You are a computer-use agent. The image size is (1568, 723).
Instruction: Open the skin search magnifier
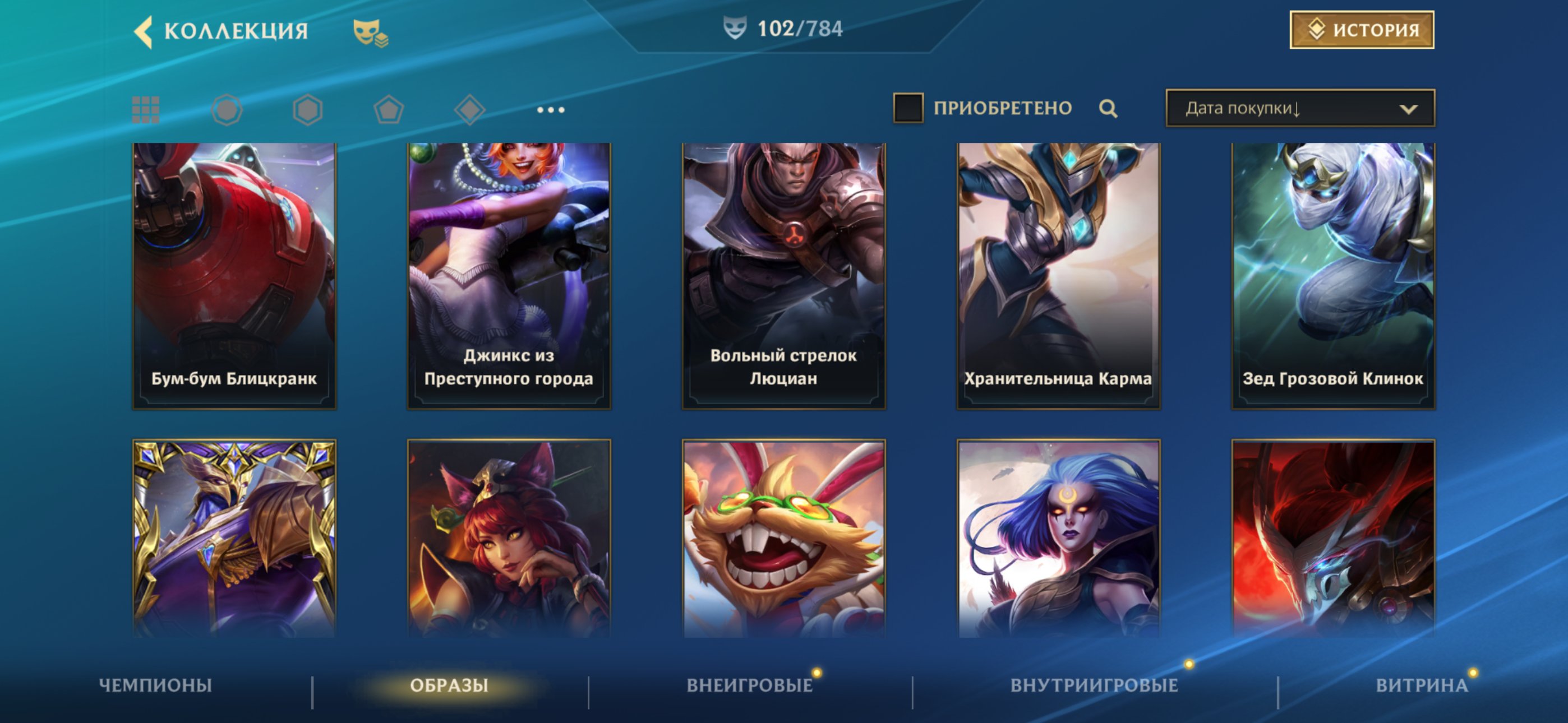click(1108, 109)
